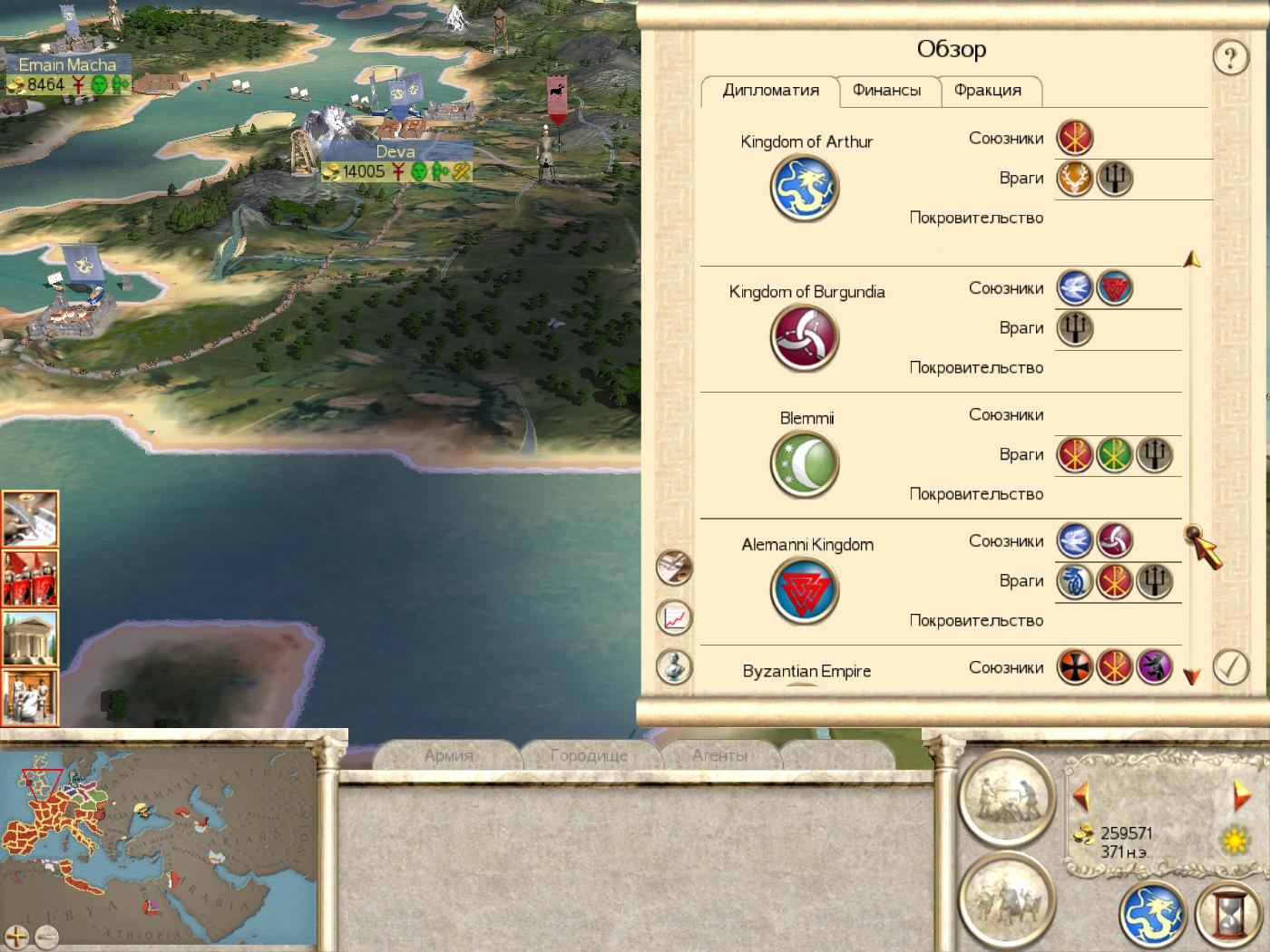1270x952 pixels.
Task: End the turn with the hourglass button
Action: point(1229,914)
